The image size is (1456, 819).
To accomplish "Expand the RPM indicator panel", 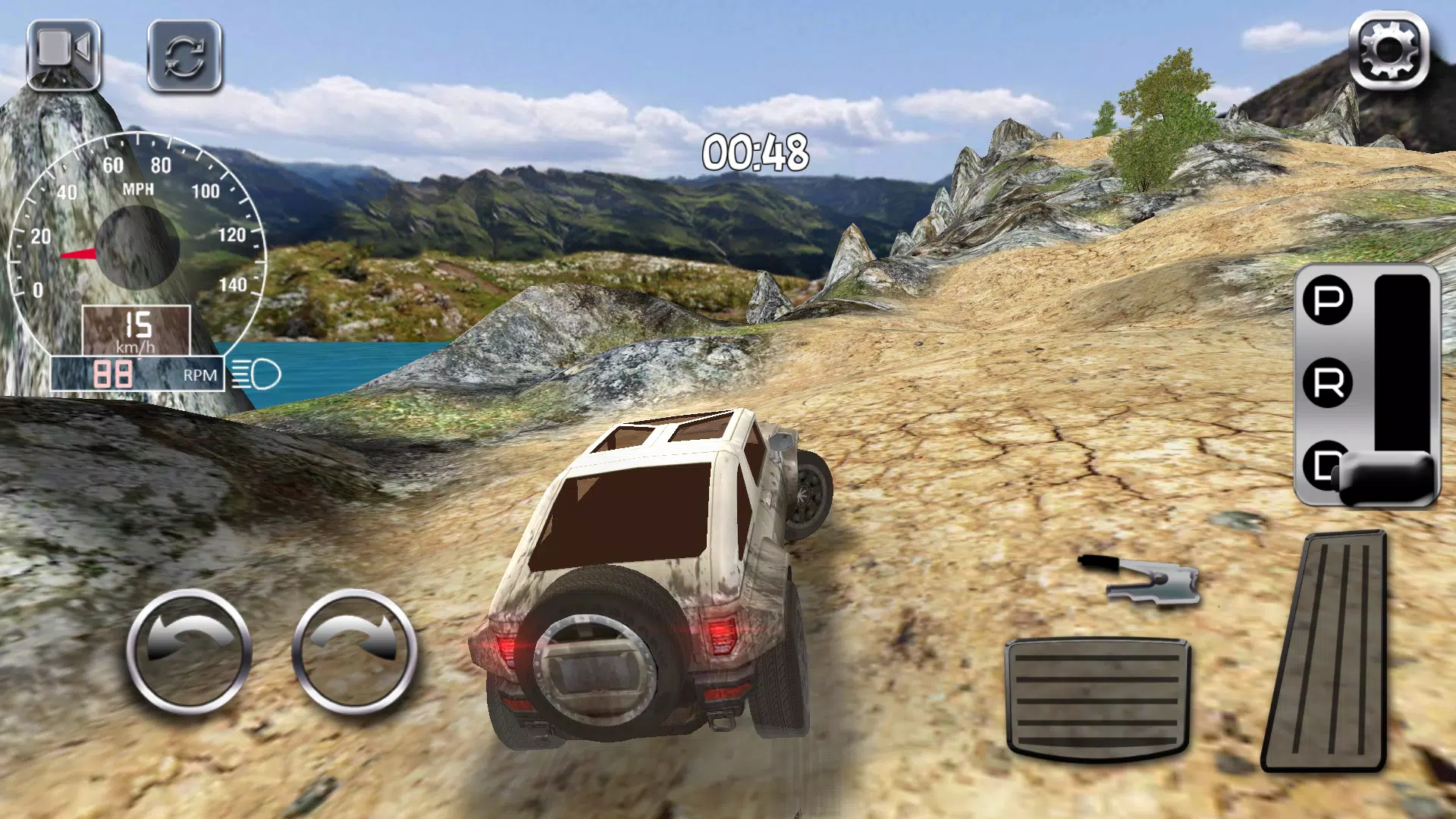I will pos(152,373).
